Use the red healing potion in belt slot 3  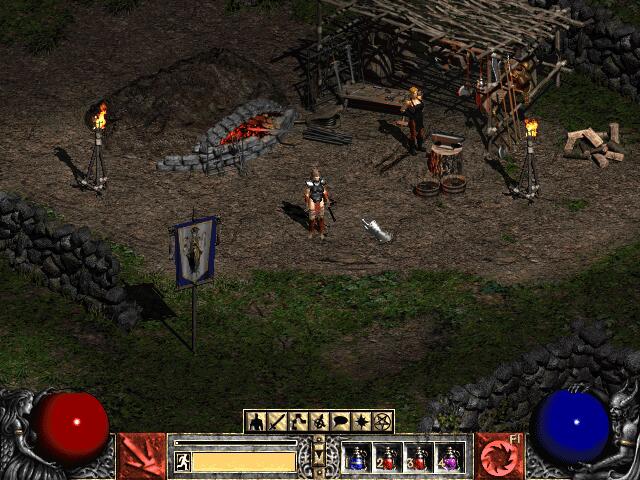click(x=419, y=458)
